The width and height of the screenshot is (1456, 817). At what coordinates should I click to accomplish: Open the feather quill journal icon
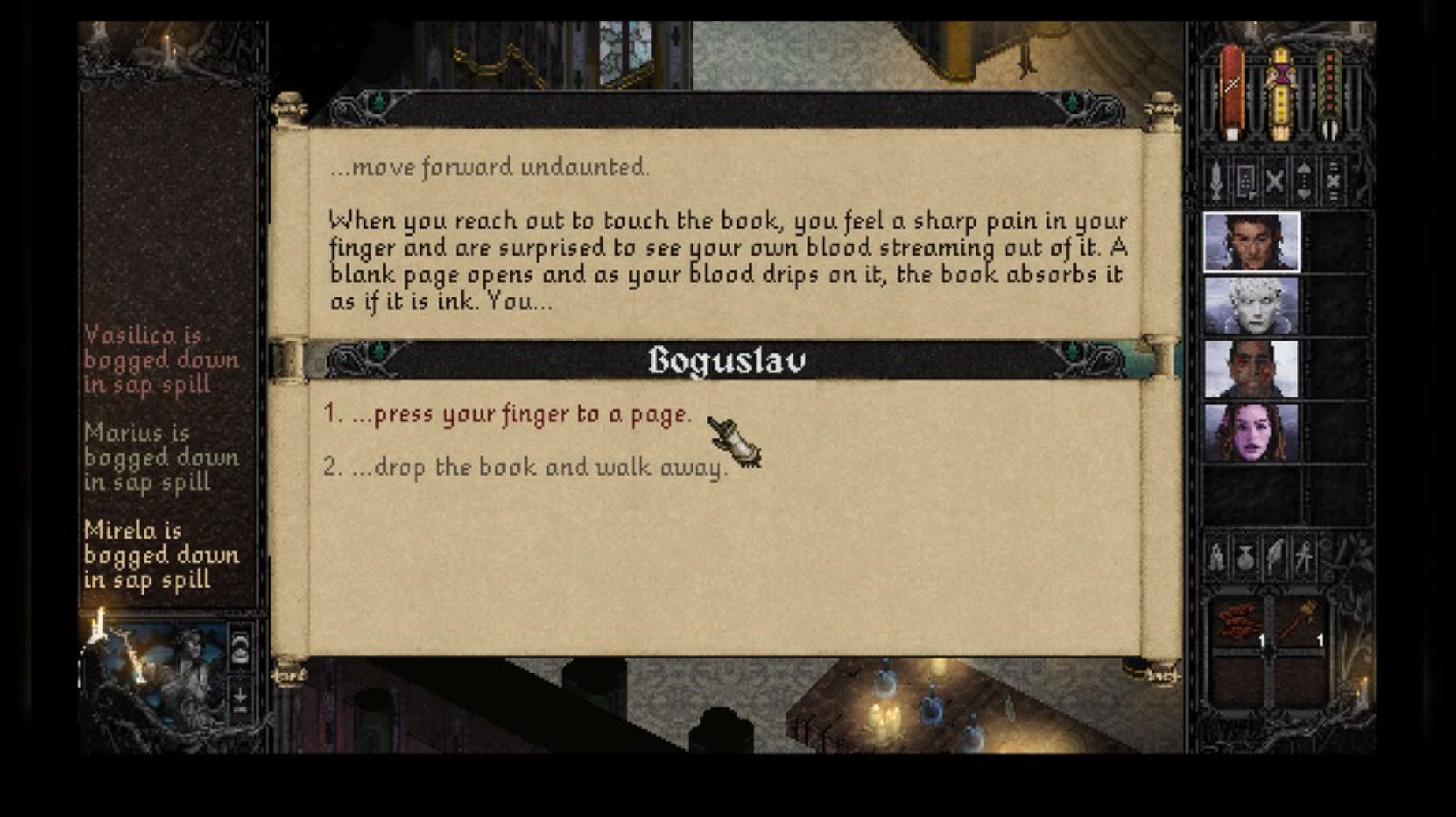(x=1275, y=558)
